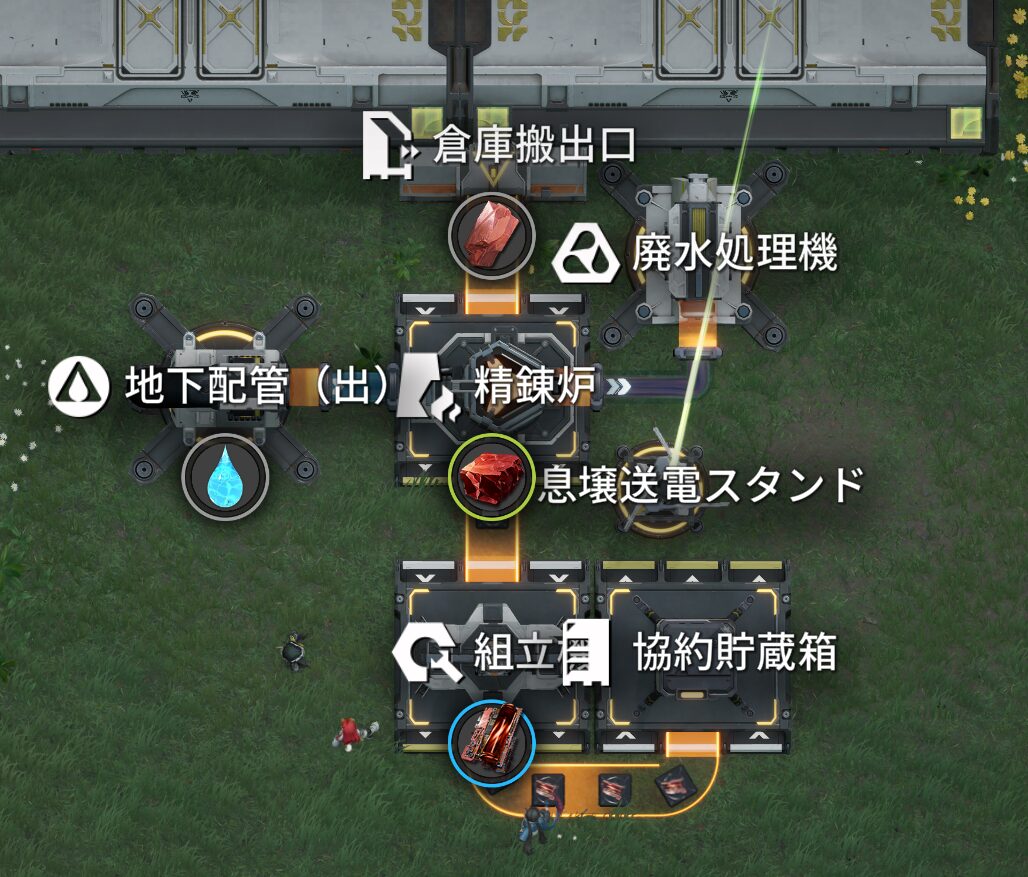Select the 廃水処理機 label
Screen dimensions: 1028x877
pyautogui.click(x=733, y=255)
